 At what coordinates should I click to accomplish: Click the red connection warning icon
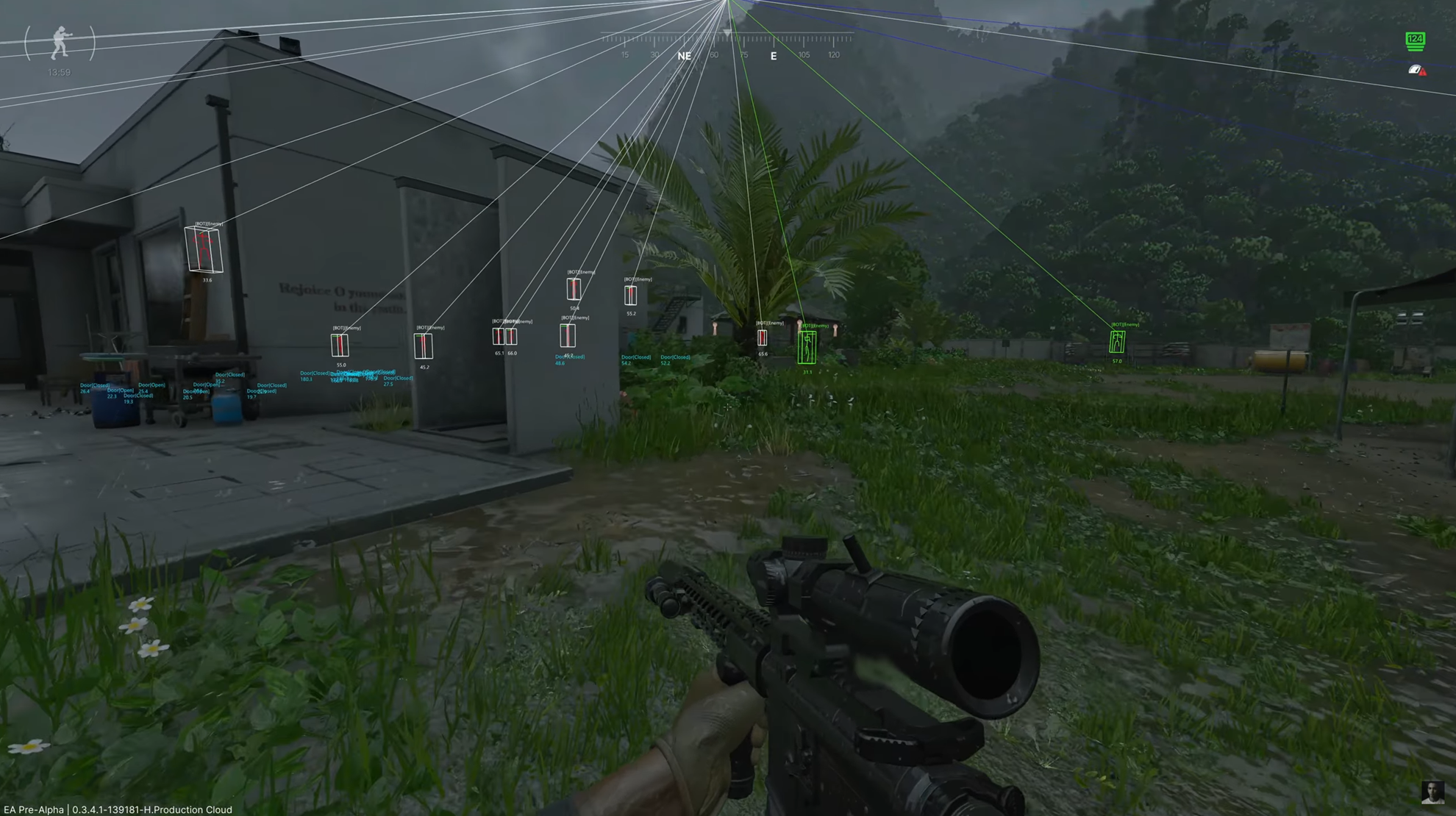click(1417, 71)
